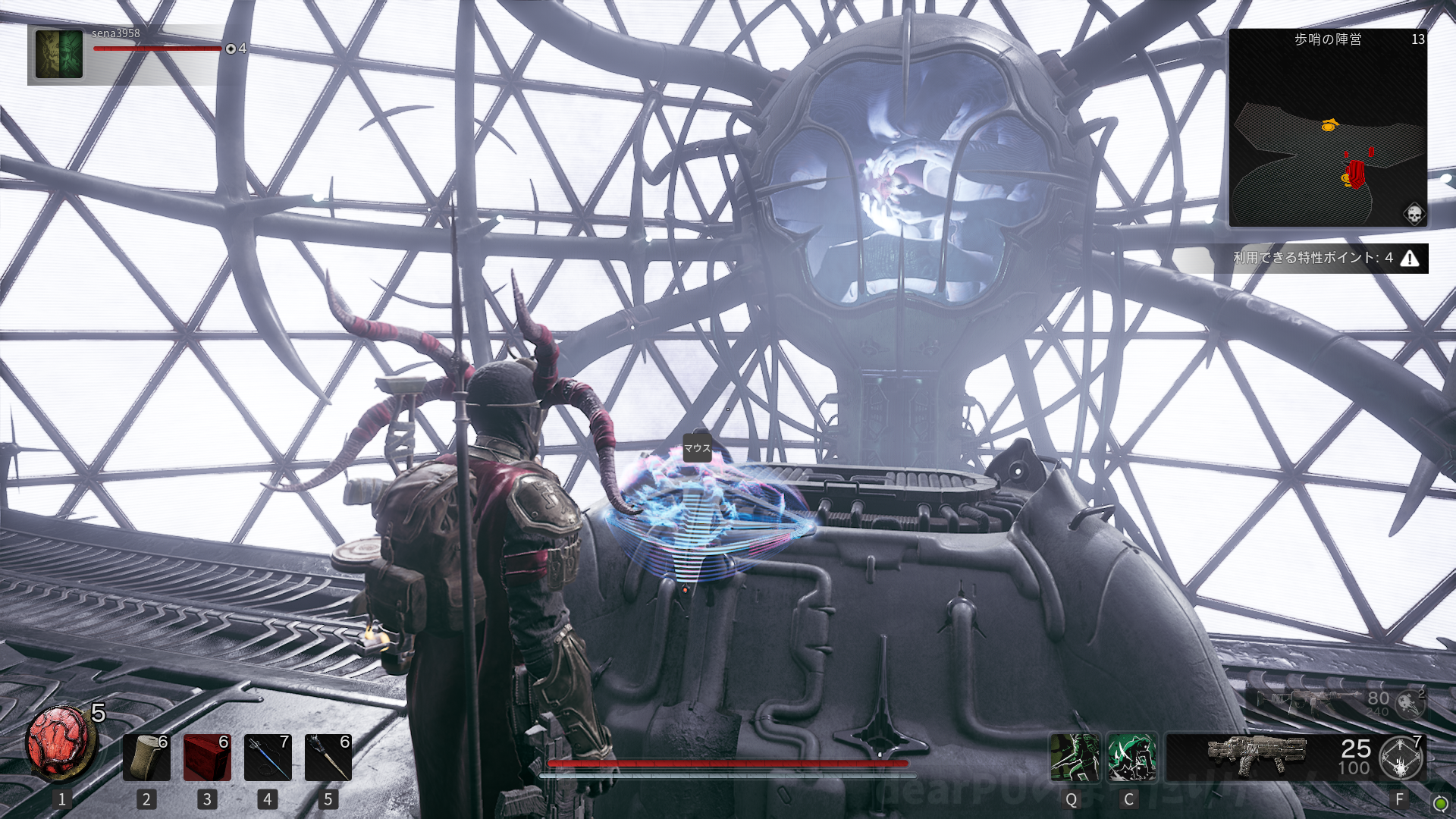This screenshot has width=1456, height=819.
Task: Select the red ammo box slot
Action: (x=207, y=757)
